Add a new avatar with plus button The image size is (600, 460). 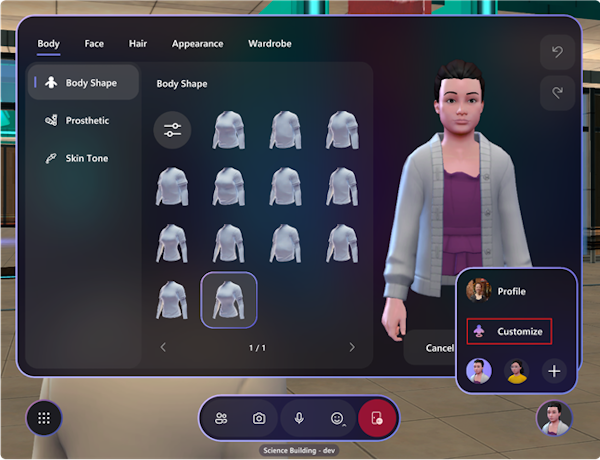click(x=555, y=371)
